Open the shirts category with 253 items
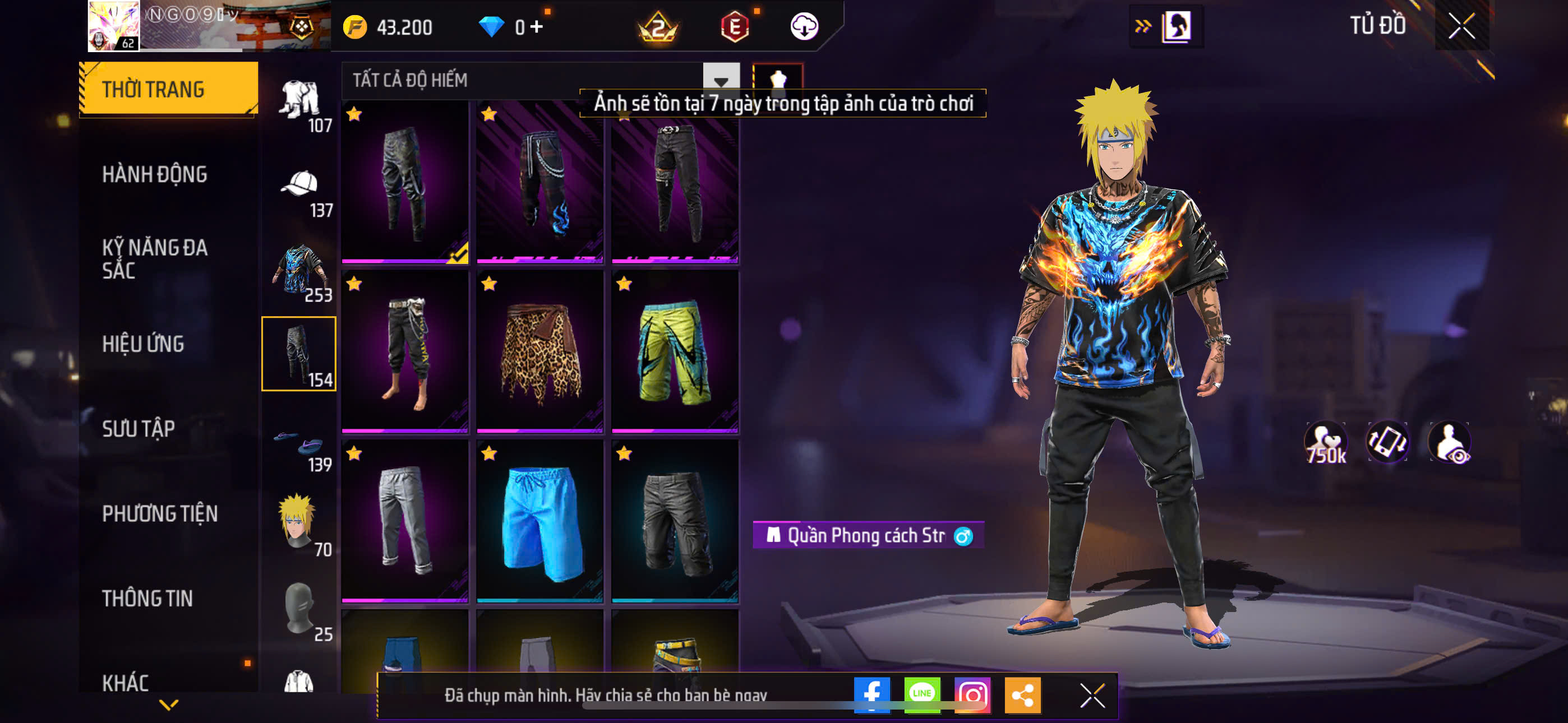This screenshot has width=1568, height=723. click(x=299, y=271)
